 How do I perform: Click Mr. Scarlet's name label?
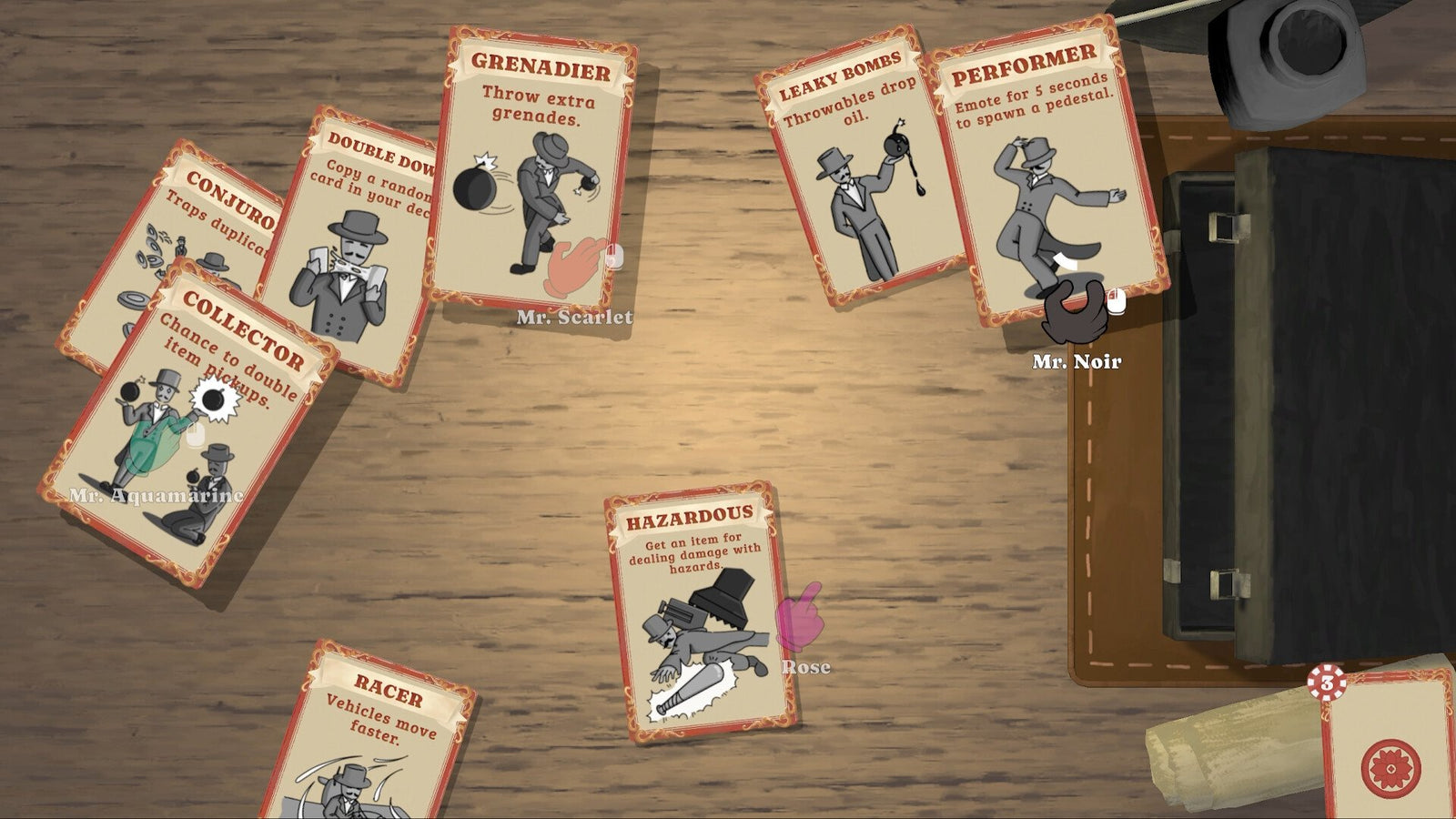pyautogui.click(x=573, y=318)
